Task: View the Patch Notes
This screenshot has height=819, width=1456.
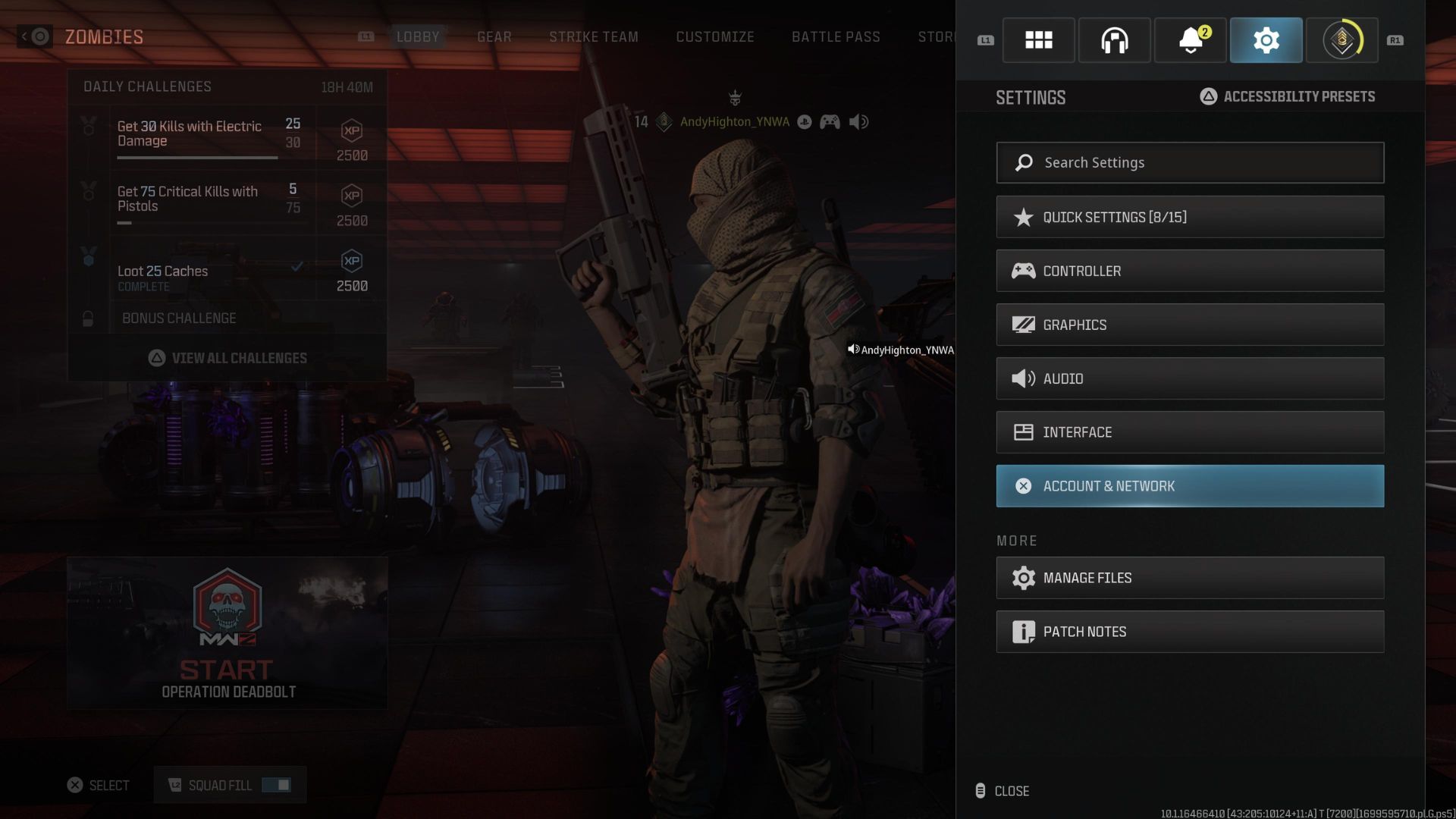Action: [1189, 632]
